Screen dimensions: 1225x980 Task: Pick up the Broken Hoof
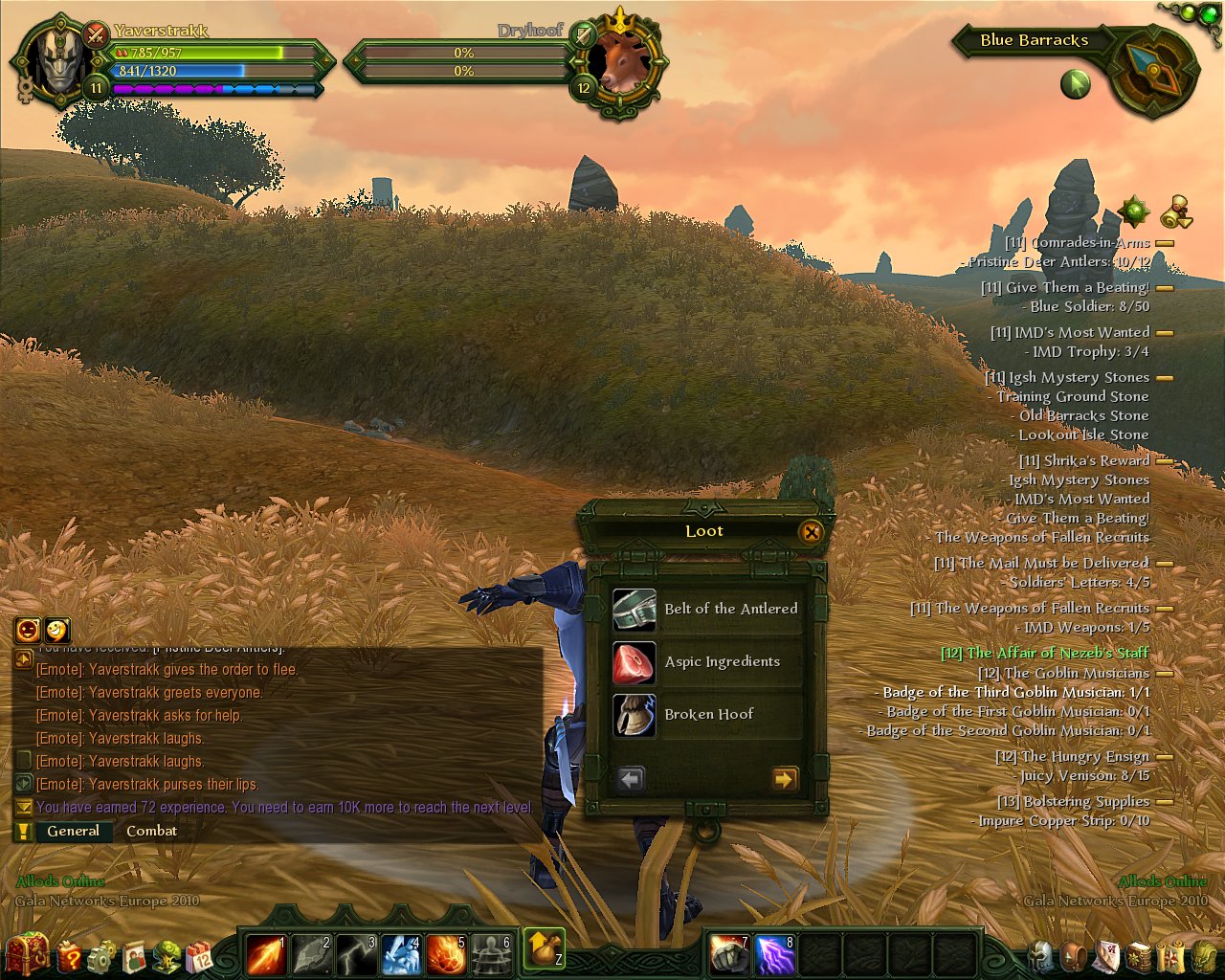pyautogui.click(x=706, y=715)
